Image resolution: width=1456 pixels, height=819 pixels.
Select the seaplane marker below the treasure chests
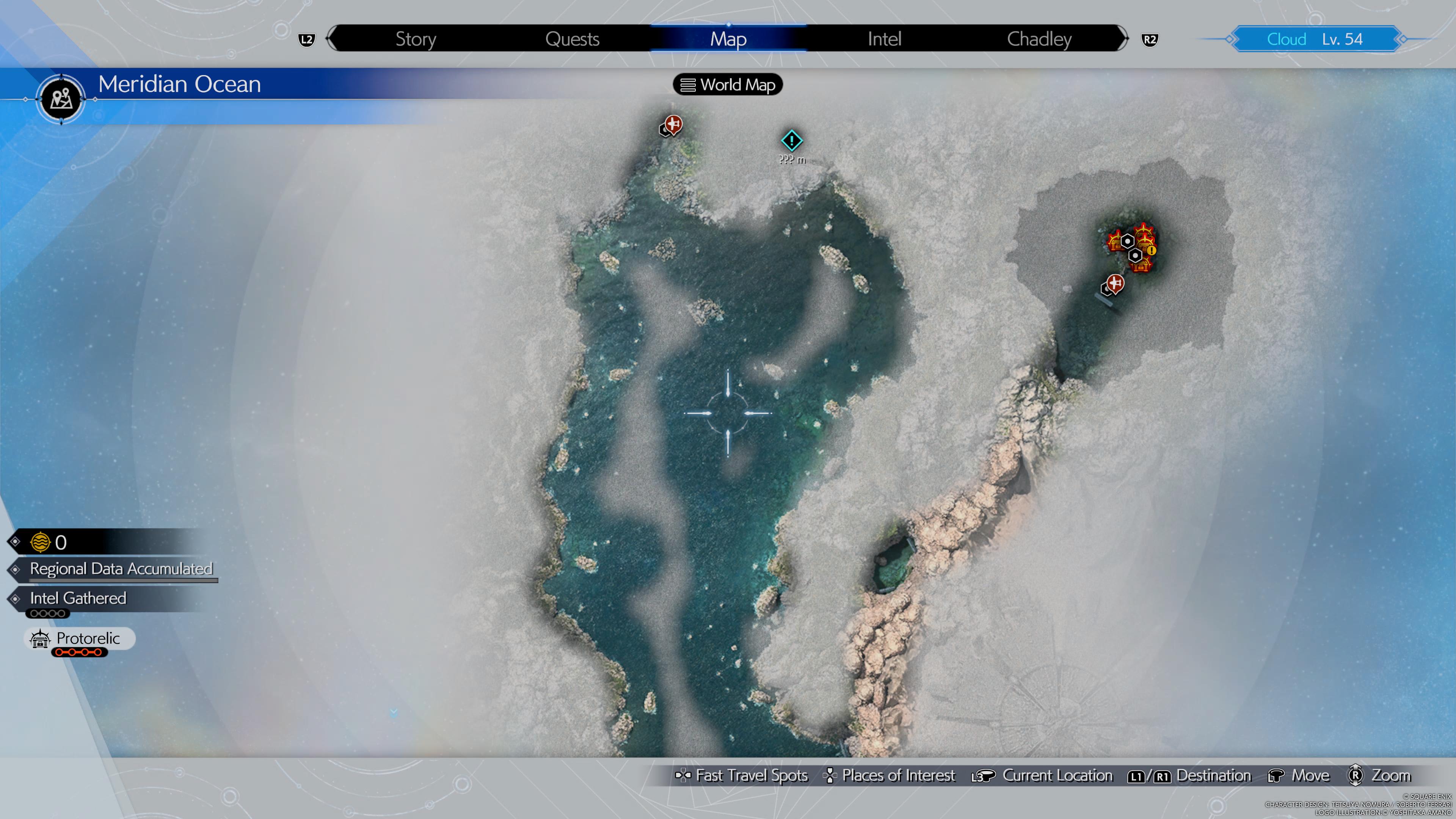tap(1114, 283)
